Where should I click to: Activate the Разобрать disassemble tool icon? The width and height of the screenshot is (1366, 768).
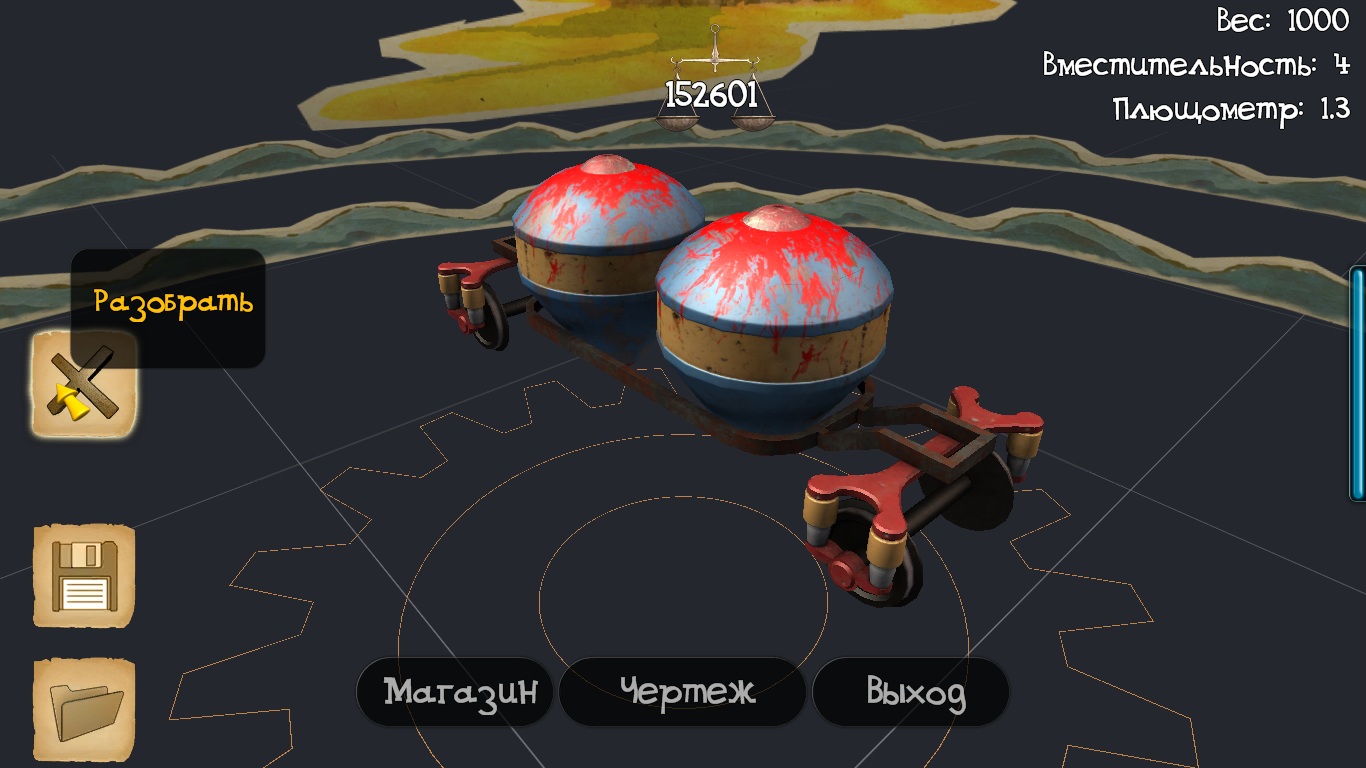point(84,385)
